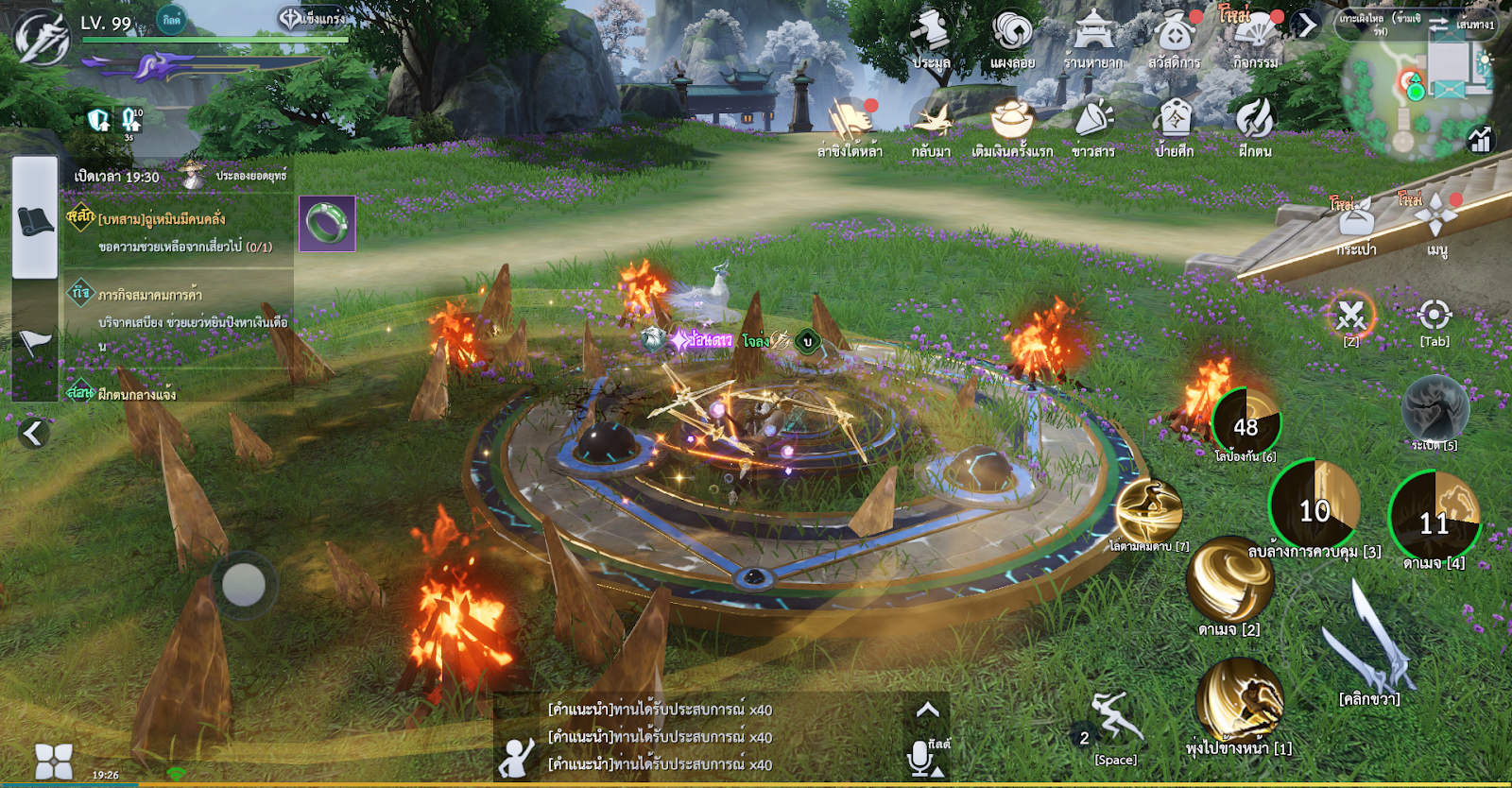Use the green ring quest item
This screenshot has width=1512, height=788.
pos(327,224)
